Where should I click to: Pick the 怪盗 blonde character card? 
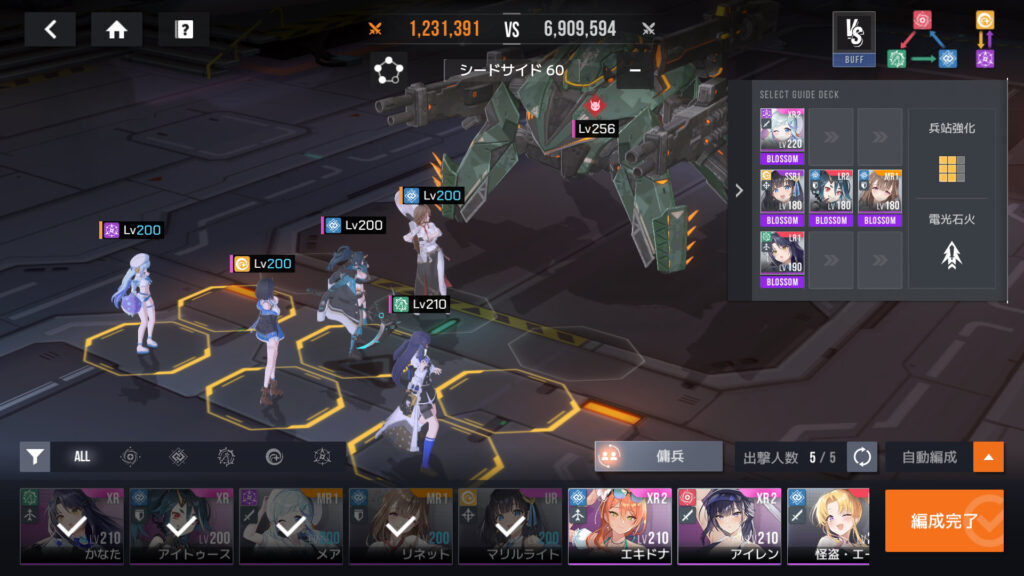pos(828,527)
